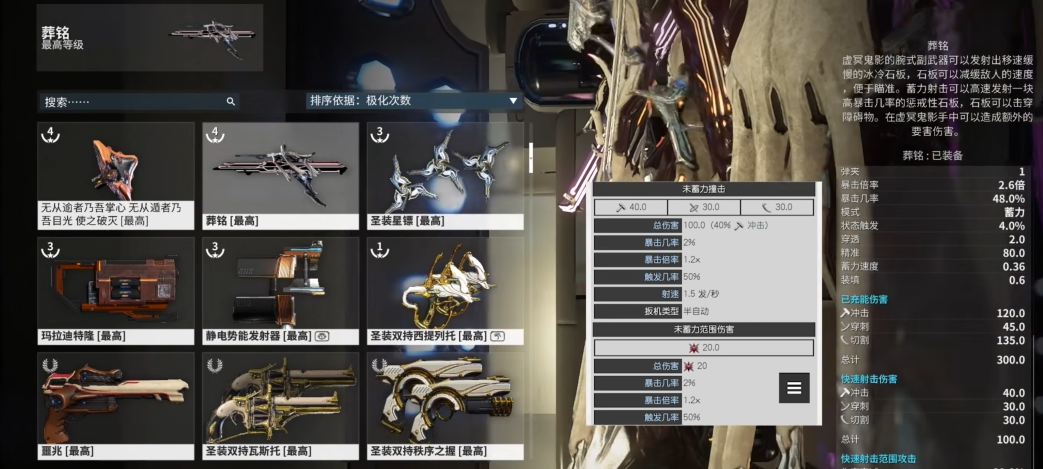Click the weapon list scrollbar
Viewport: 1043px width, 469px height.
531,156
